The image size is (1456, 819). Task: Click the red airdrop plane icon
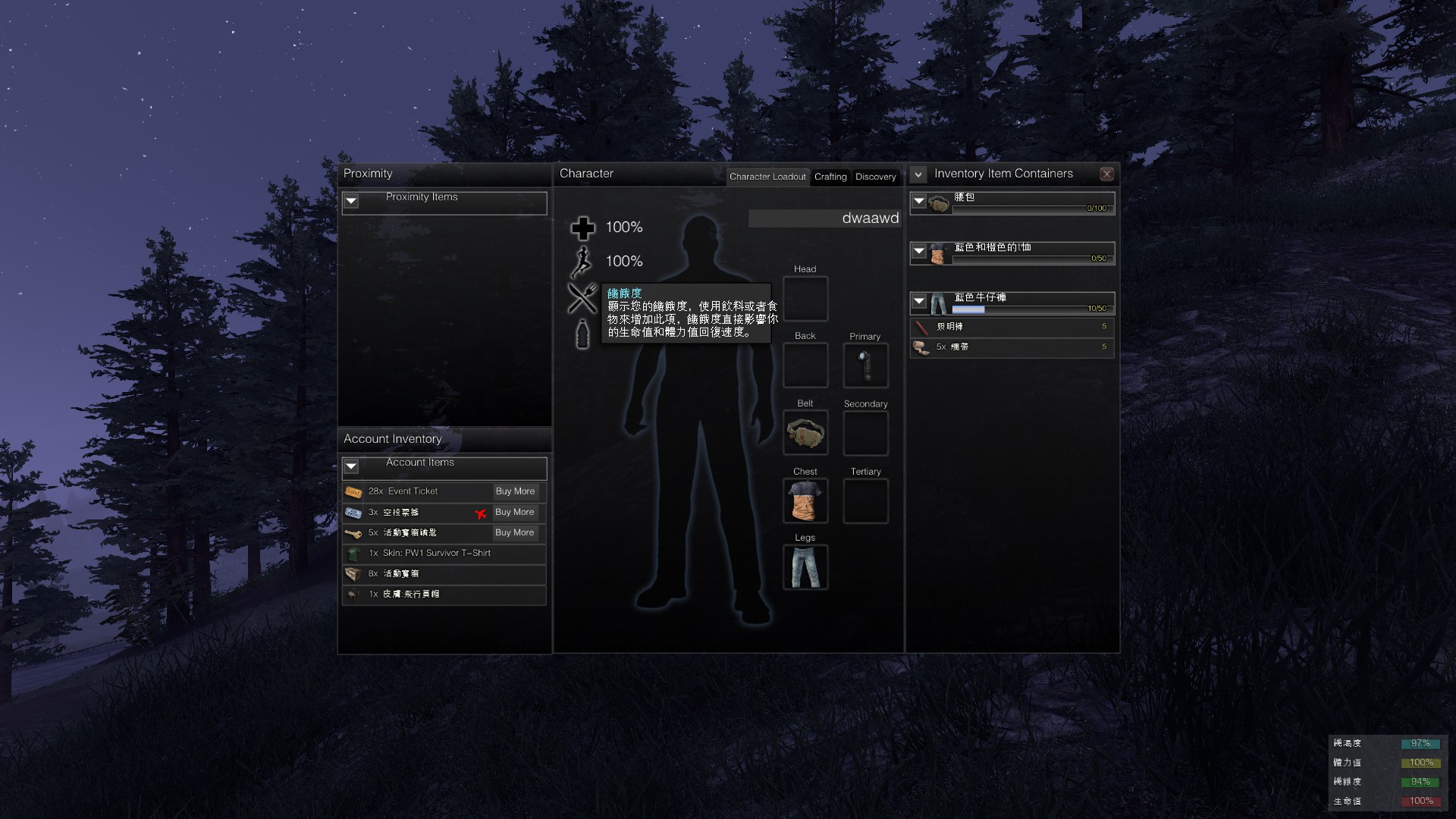pyautogui.click(x=481, y=512)
